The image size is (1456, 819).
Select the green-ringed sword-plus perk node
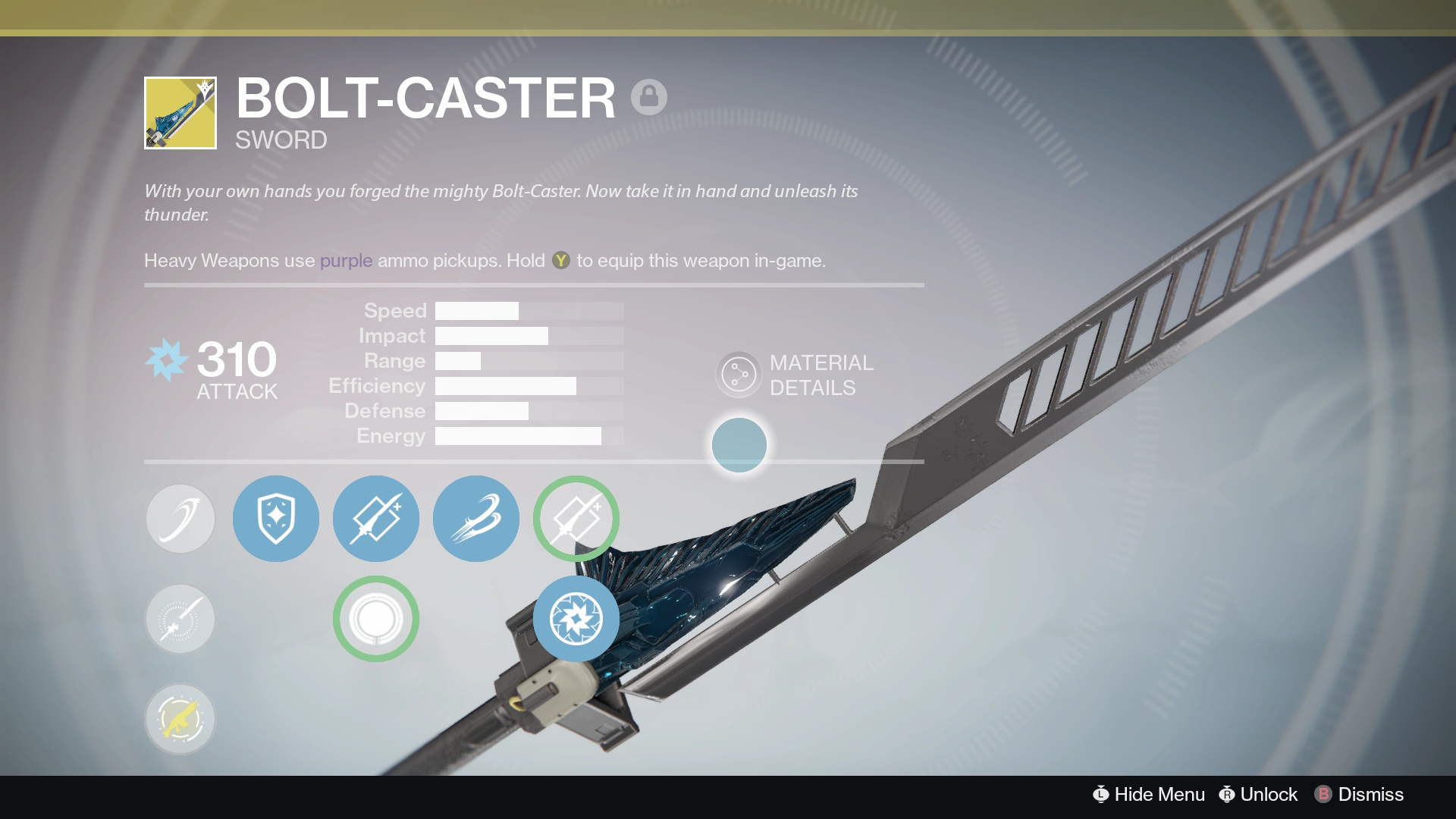[576, 519]
